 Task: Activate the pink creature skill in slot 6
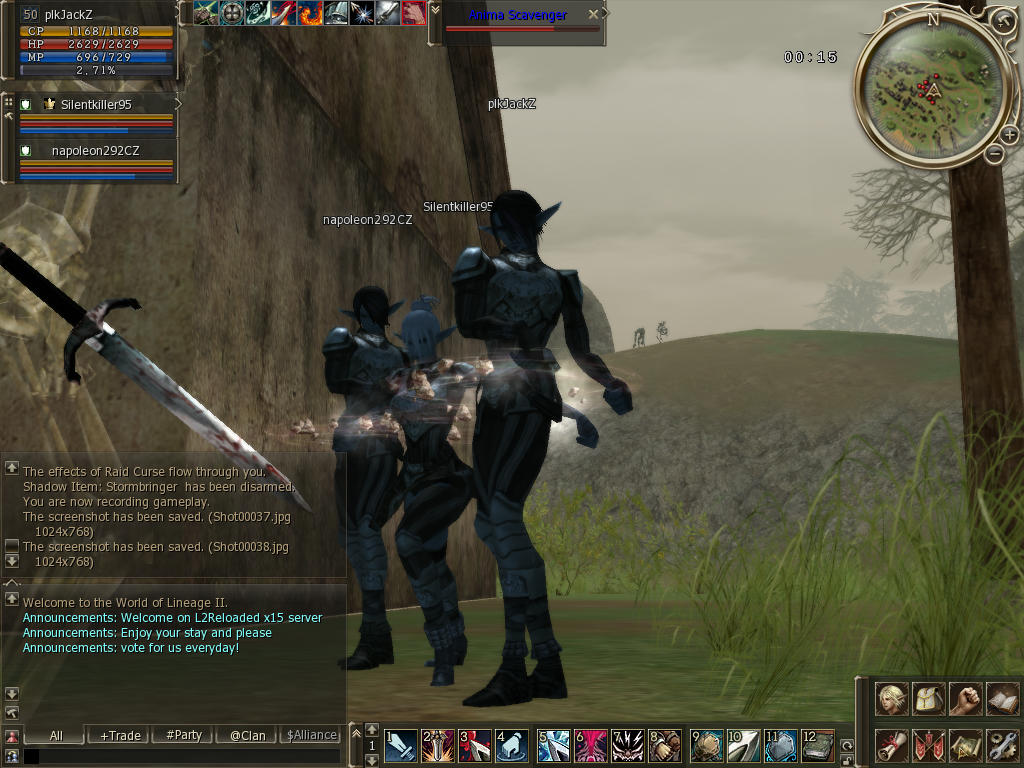click(590, 746)
